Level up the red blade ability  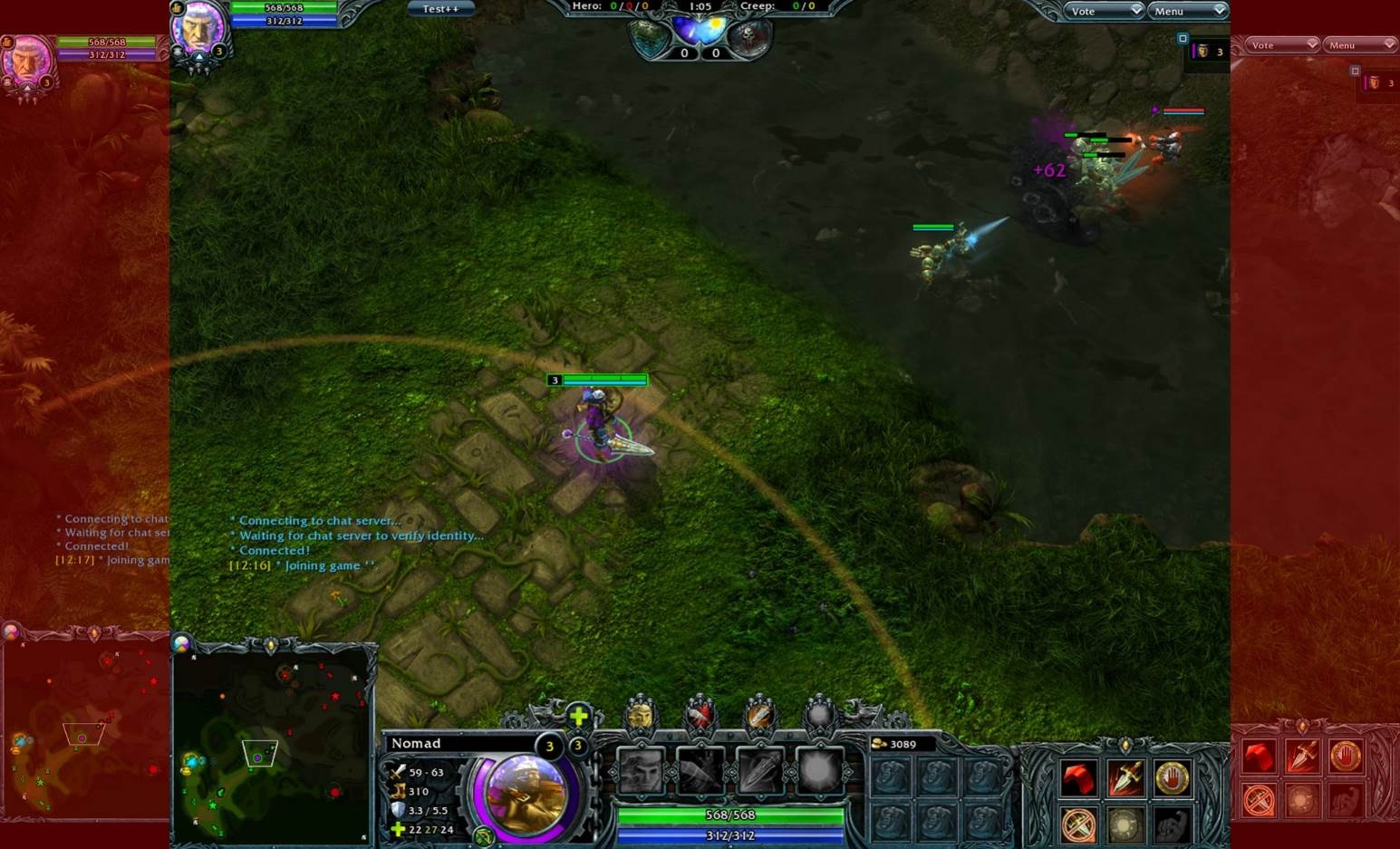tap(700, 717)
